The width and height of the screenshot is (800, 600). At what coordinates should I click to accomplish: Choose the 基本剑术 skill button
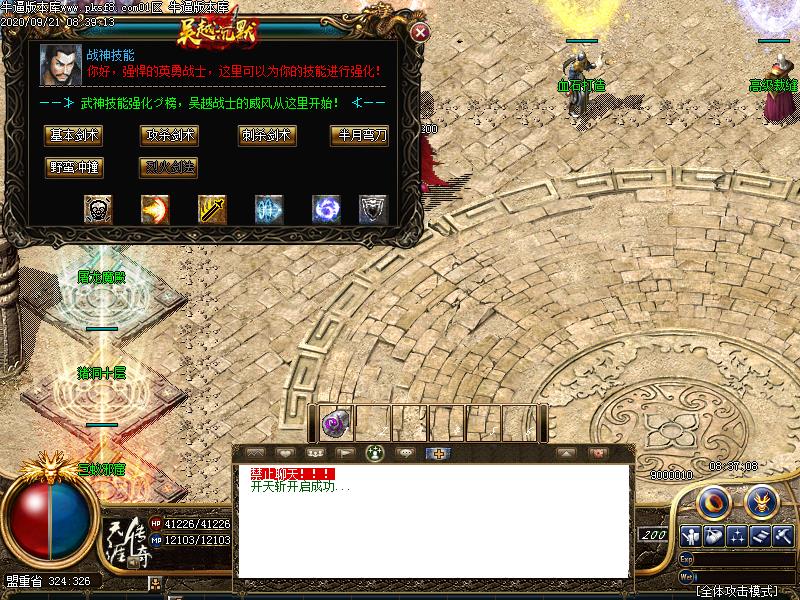coord(75,135)
